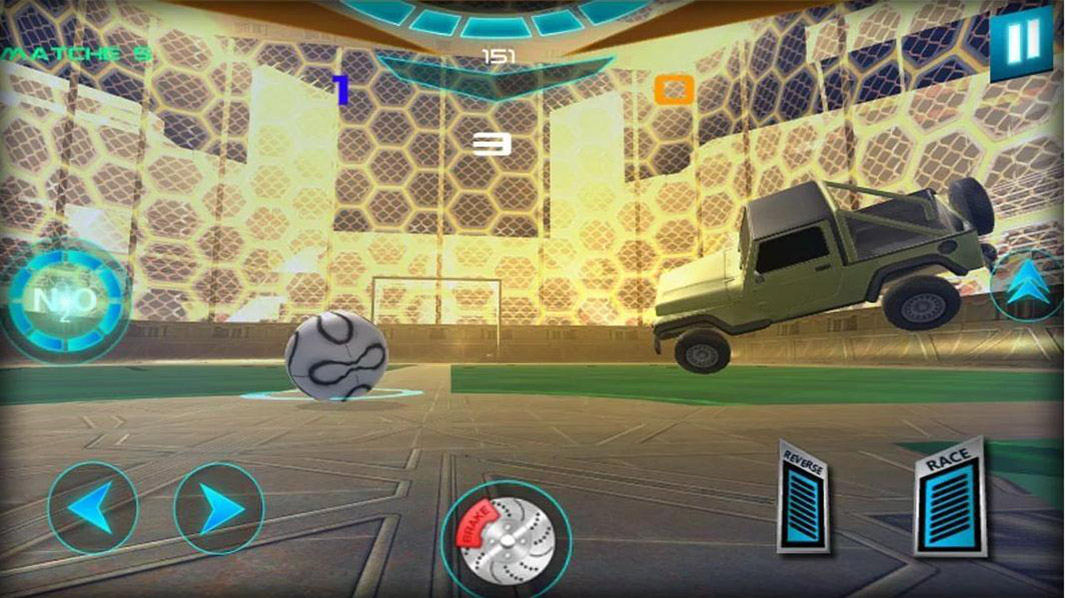Pause the match
Image resolution: width=1065 pixels, height=598 pixels.
[x=1021, y=45]
